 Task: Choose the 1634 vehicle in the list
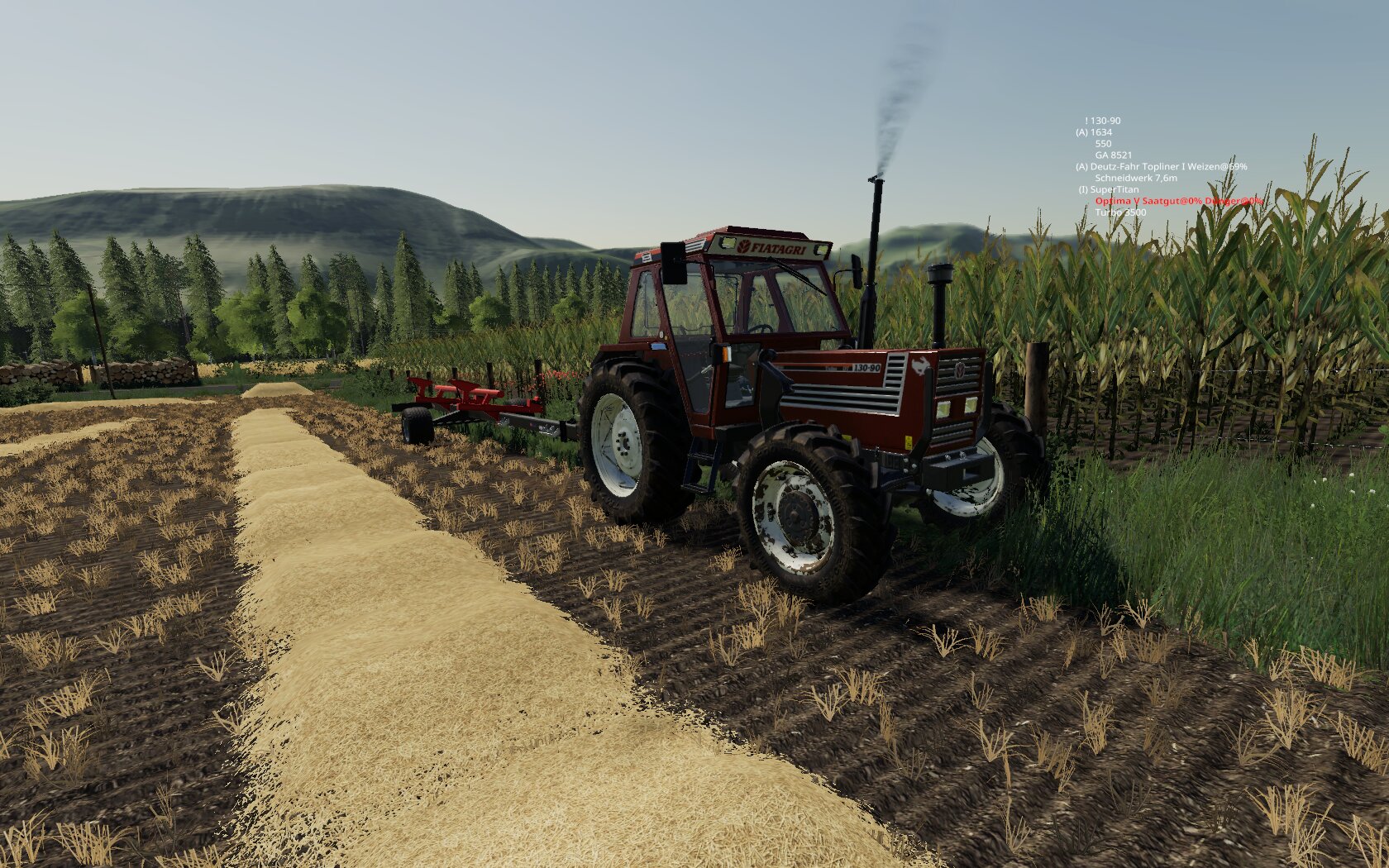pyautogui.click(x=1095, y=132)
